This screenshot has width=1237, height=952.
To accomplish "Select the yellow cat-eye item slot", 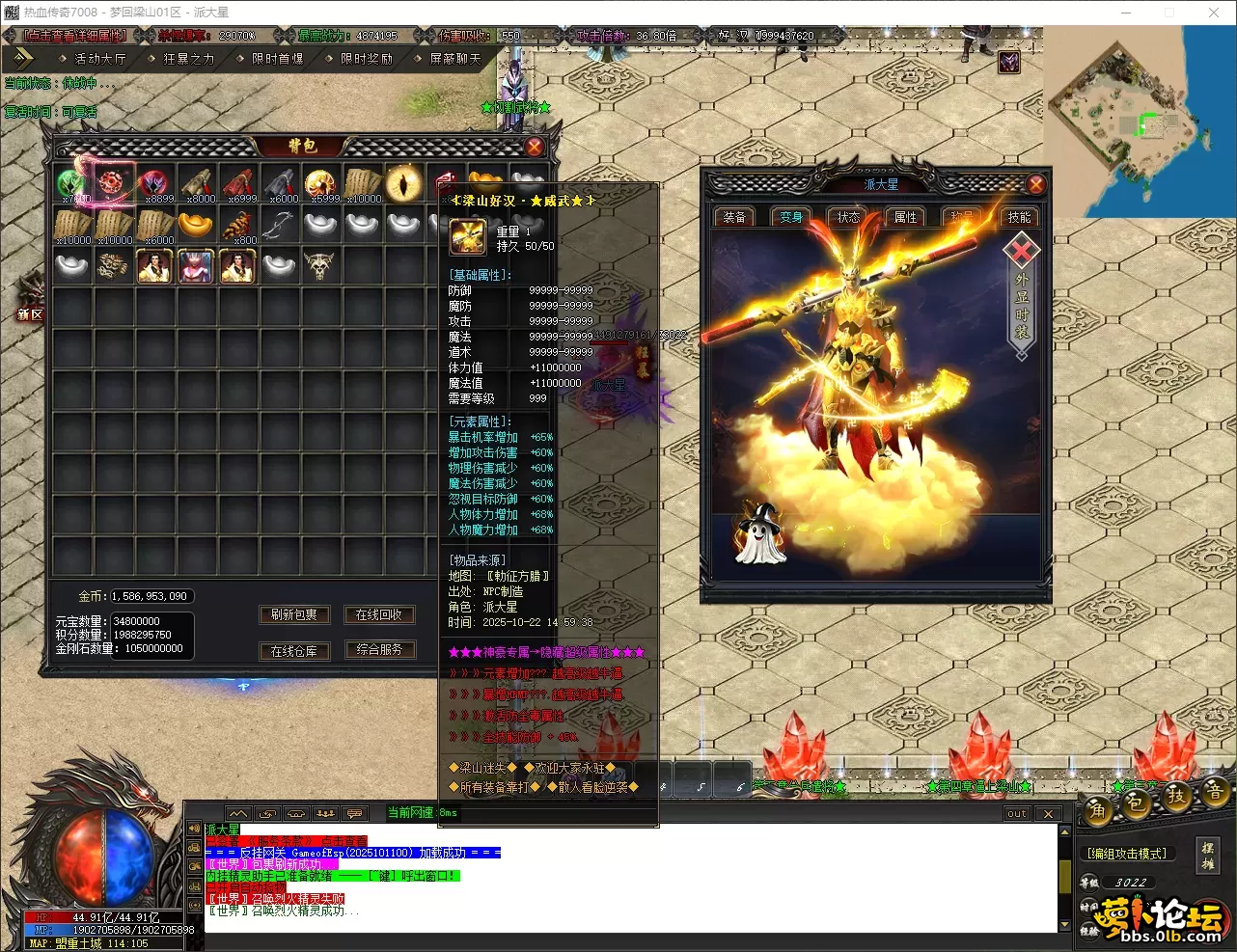I will click(x=403, y=182).
